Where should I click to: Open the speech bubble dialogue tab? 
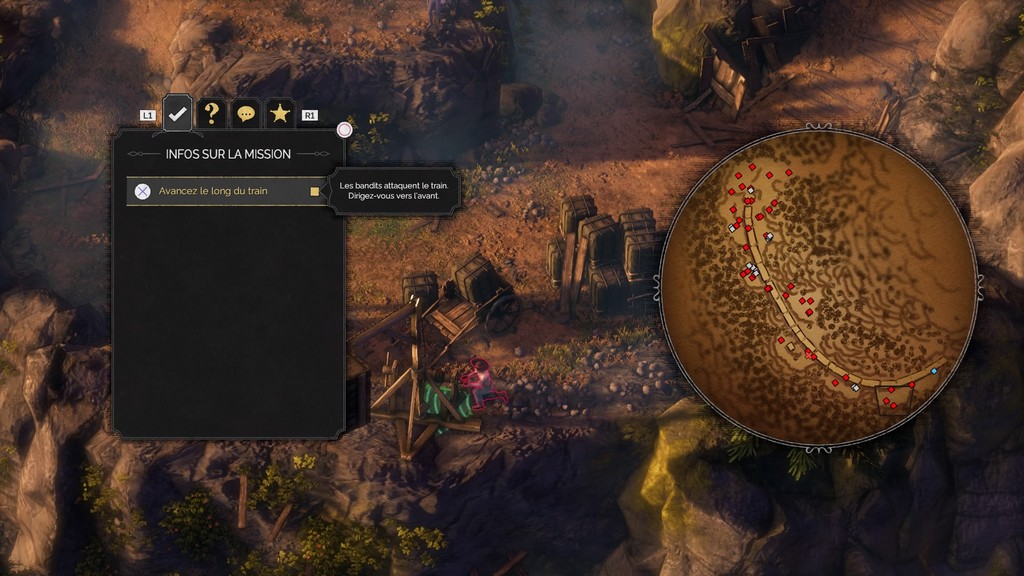click(245, 113)
